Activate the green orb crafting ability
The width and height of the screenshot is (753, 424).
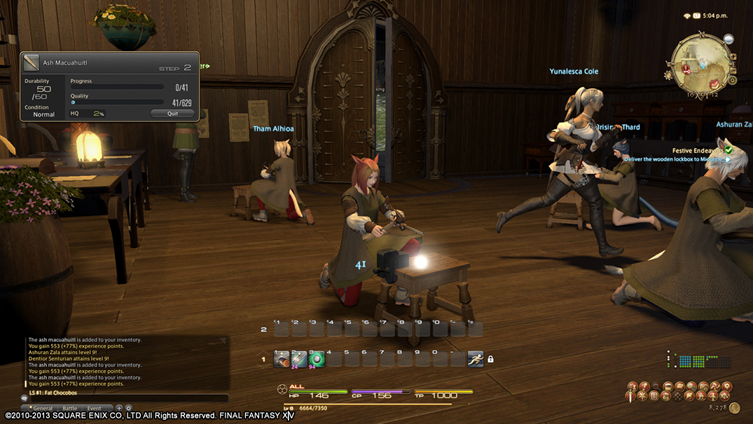[x=316, y=358]
